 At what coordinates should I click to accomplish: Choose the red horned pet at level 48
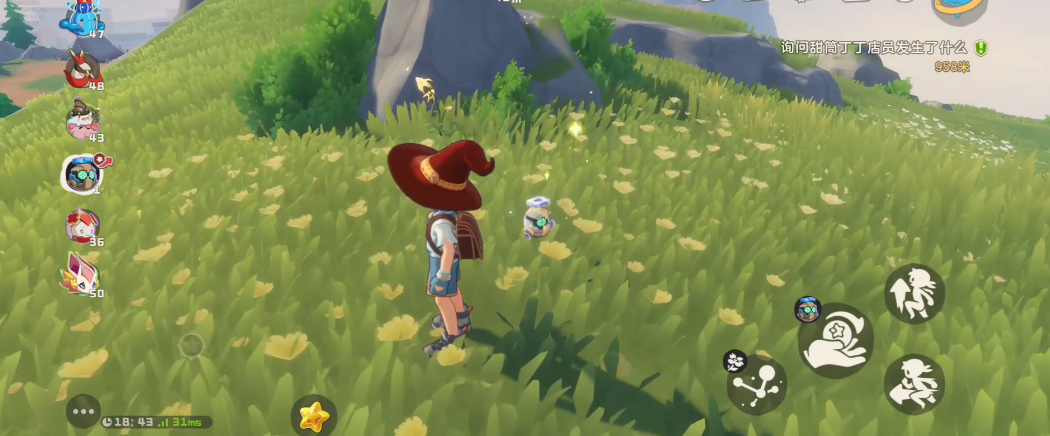click(83, 69)
